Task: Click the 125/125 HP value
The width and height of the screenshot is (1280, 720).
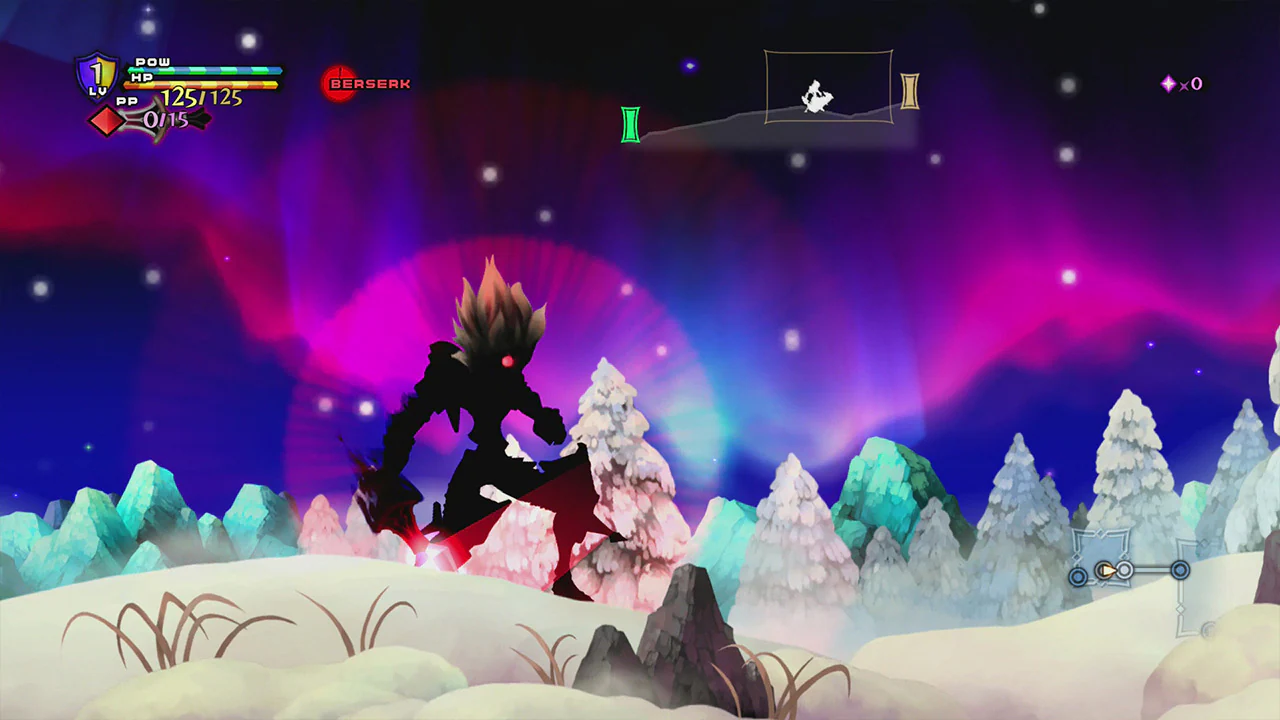Action: 202,97
